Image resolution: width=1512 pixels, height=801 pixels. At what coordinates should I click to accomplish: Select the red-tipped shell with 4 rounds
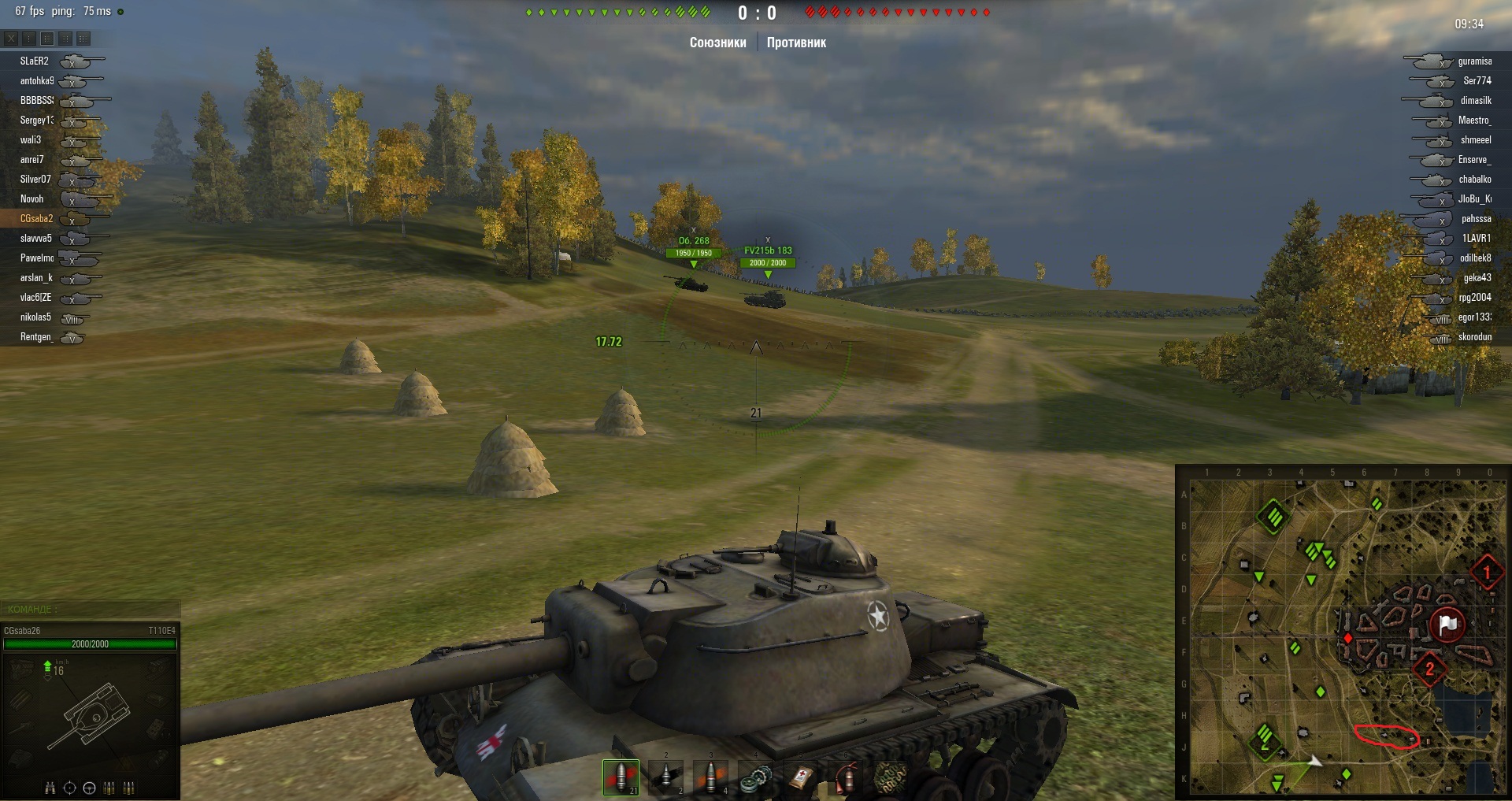pos(710,777)
